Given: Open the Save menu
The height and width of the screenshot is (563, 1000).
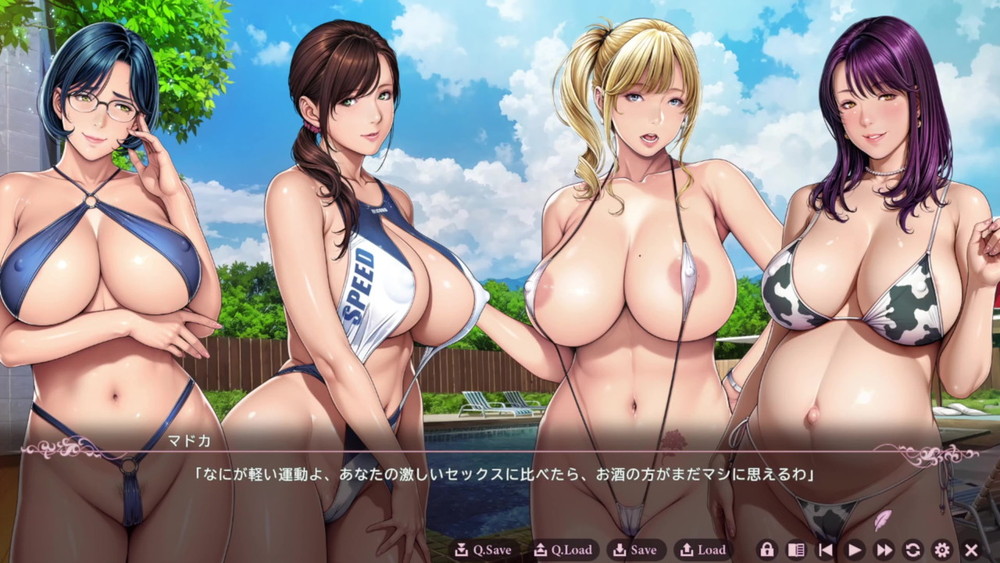Looking at the screenshot, I should pyautogui.click(x=637, y=549).
